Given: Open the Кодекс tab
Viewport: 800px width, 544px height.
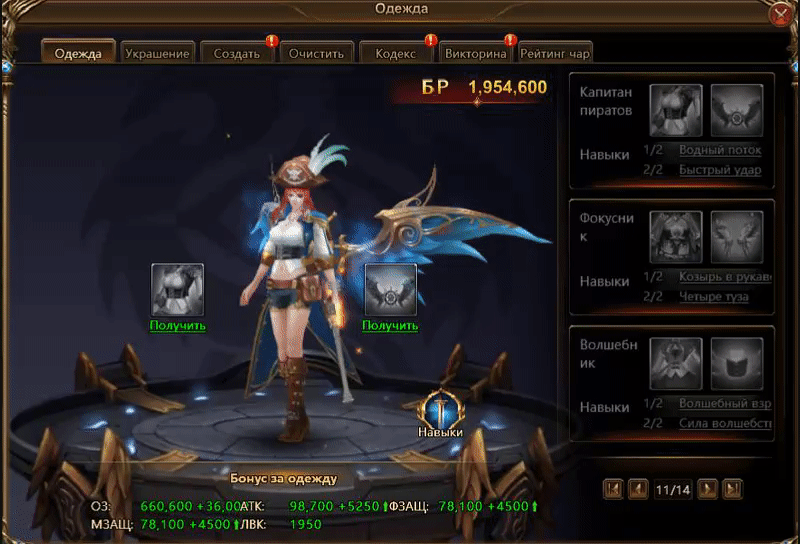Looking at the screenshot, I should (x=396, y=54).
